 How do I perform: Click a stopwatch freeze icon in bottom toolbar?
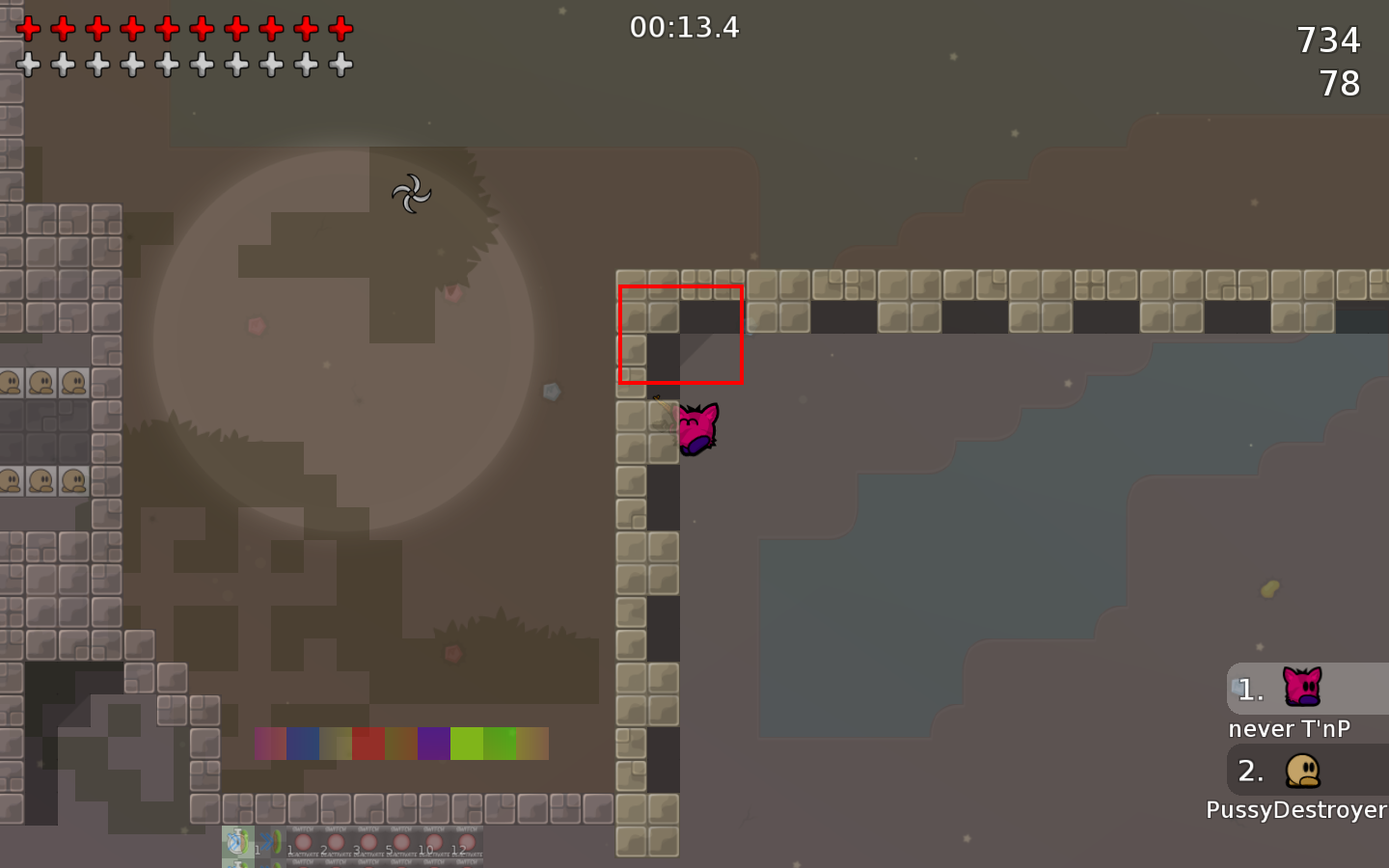[238, 841]
